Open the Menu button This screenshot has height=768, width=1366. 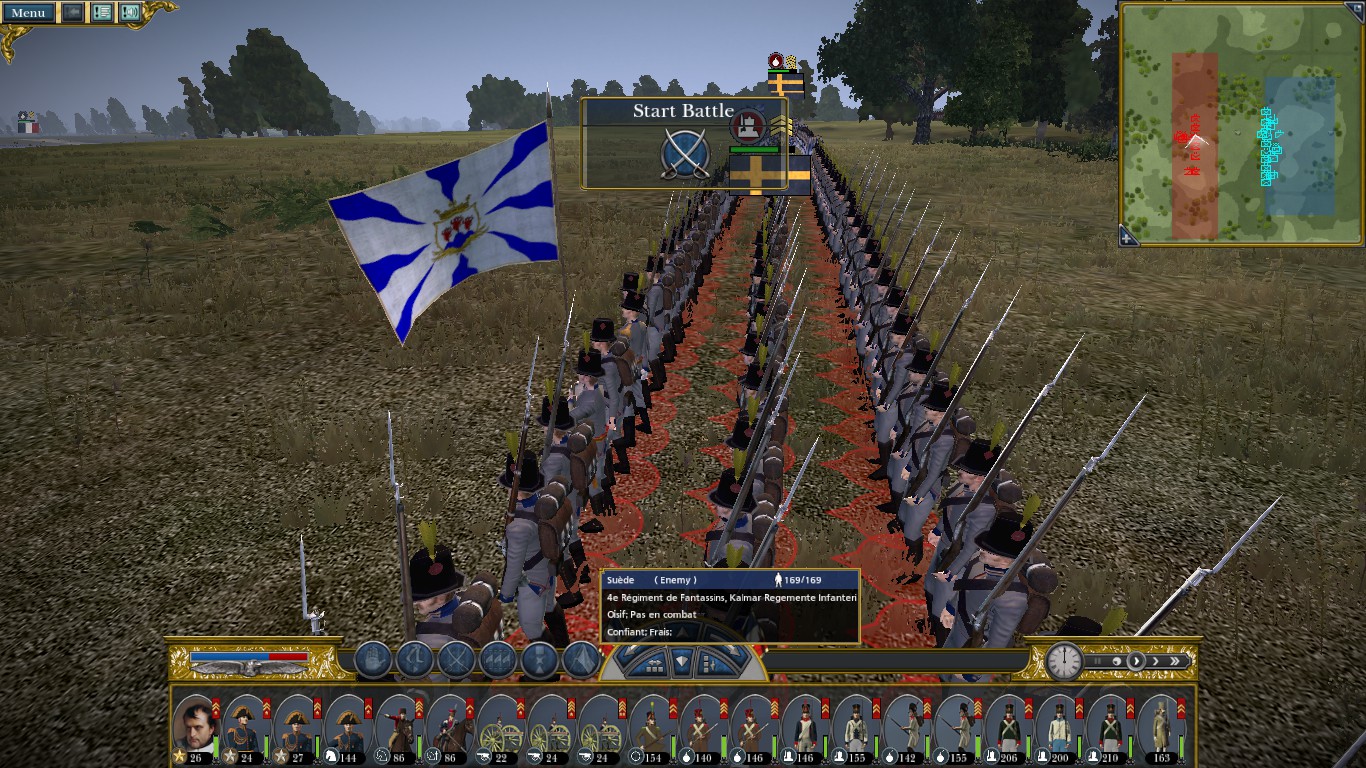pos(28,13)
